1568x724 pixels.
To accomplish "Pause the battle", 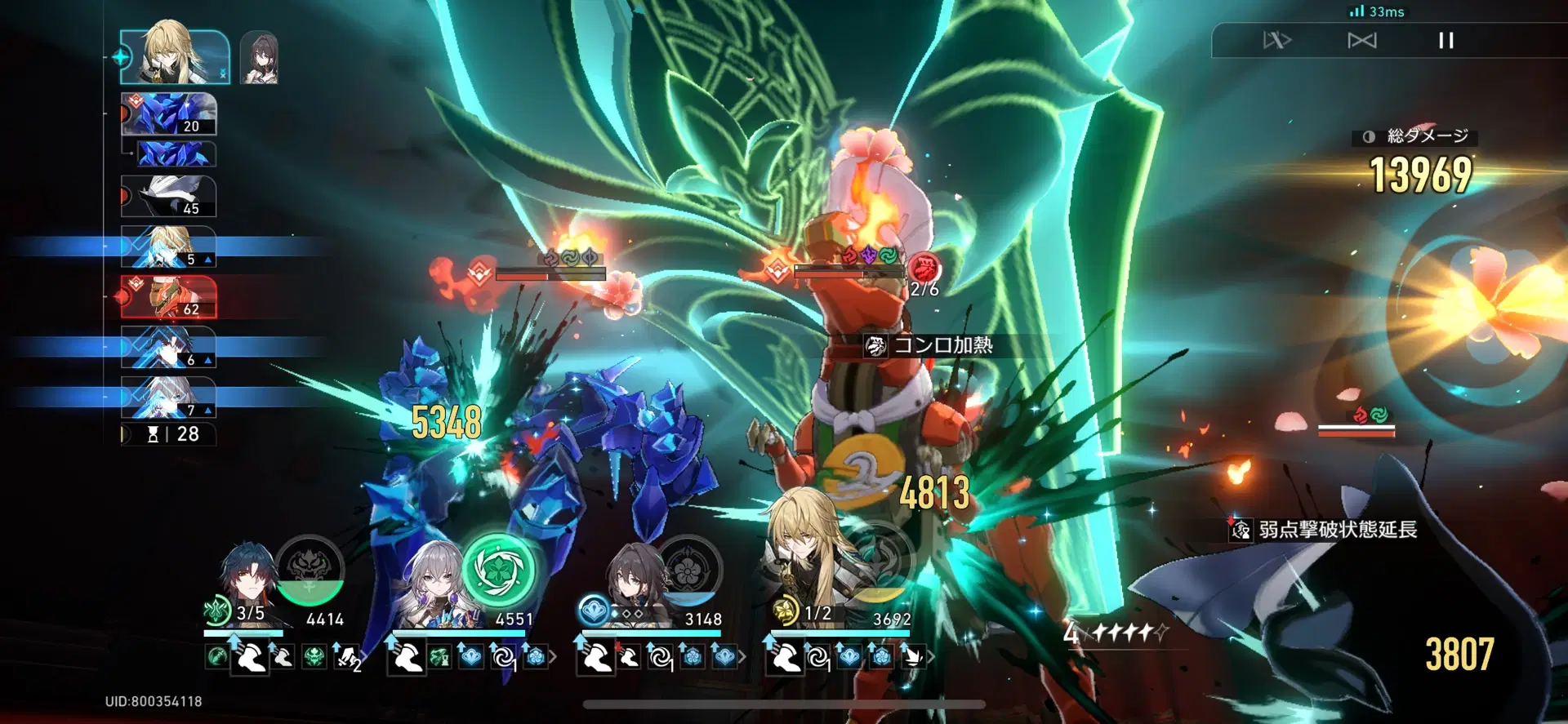I will [1445, 41].
